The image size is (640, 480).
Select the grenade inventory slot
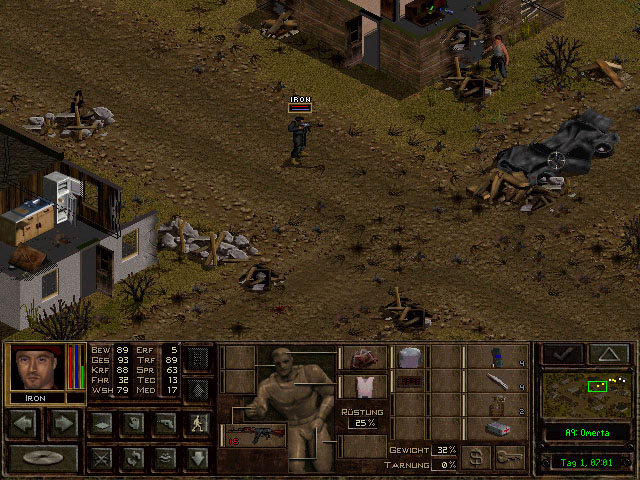499,405
